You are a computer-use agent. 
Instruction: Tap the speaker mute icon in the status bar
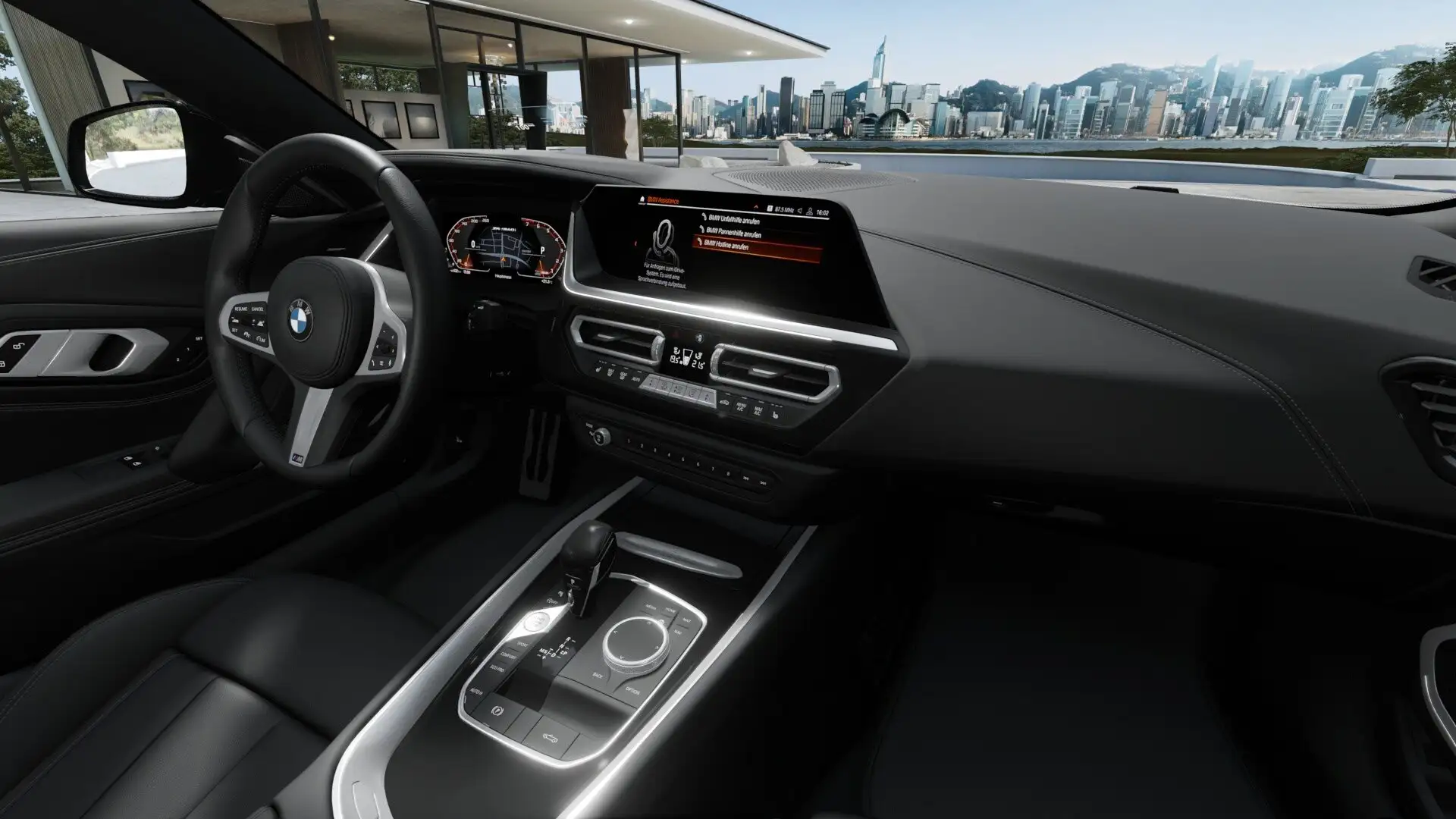(x=800, y=210)
